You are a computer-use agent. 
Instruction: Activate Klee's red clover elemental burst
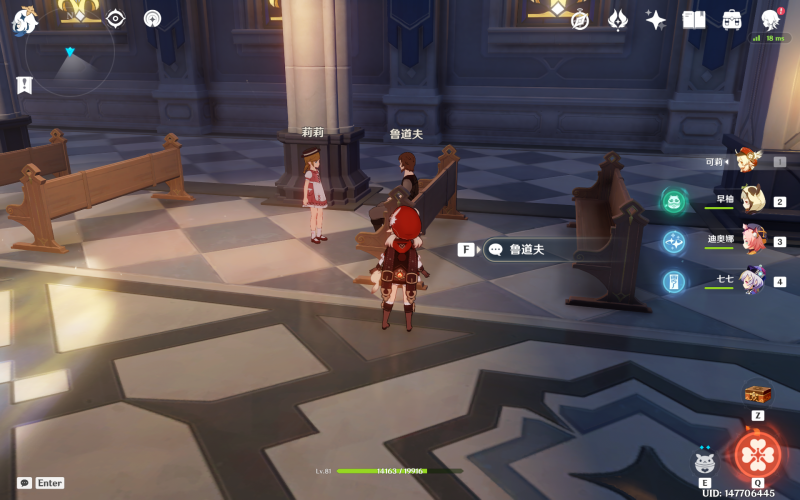point(758,455)
